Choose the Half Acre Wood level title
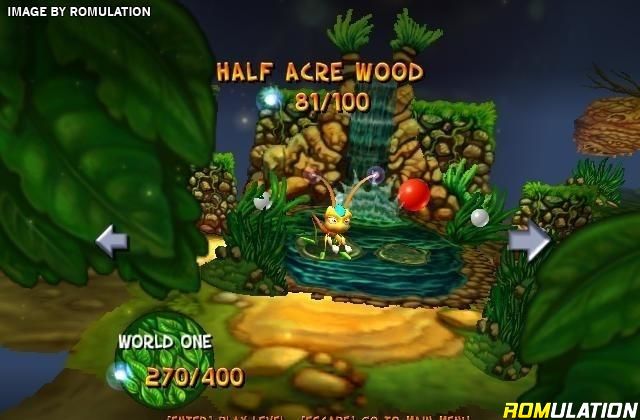 coord(320,72)
